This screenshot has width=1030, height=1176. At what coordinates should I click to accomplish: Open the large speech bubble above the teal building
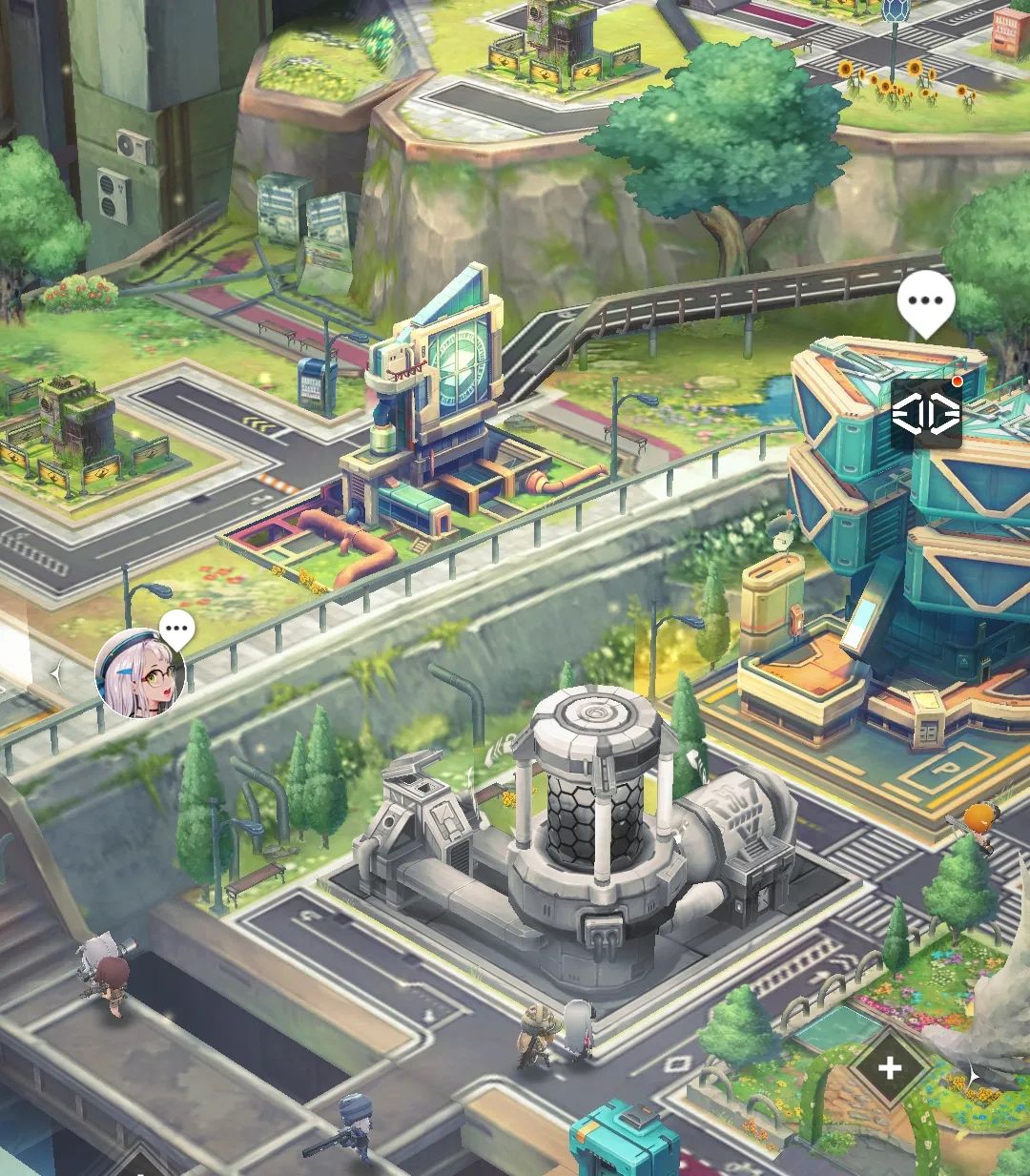(925, 302)
